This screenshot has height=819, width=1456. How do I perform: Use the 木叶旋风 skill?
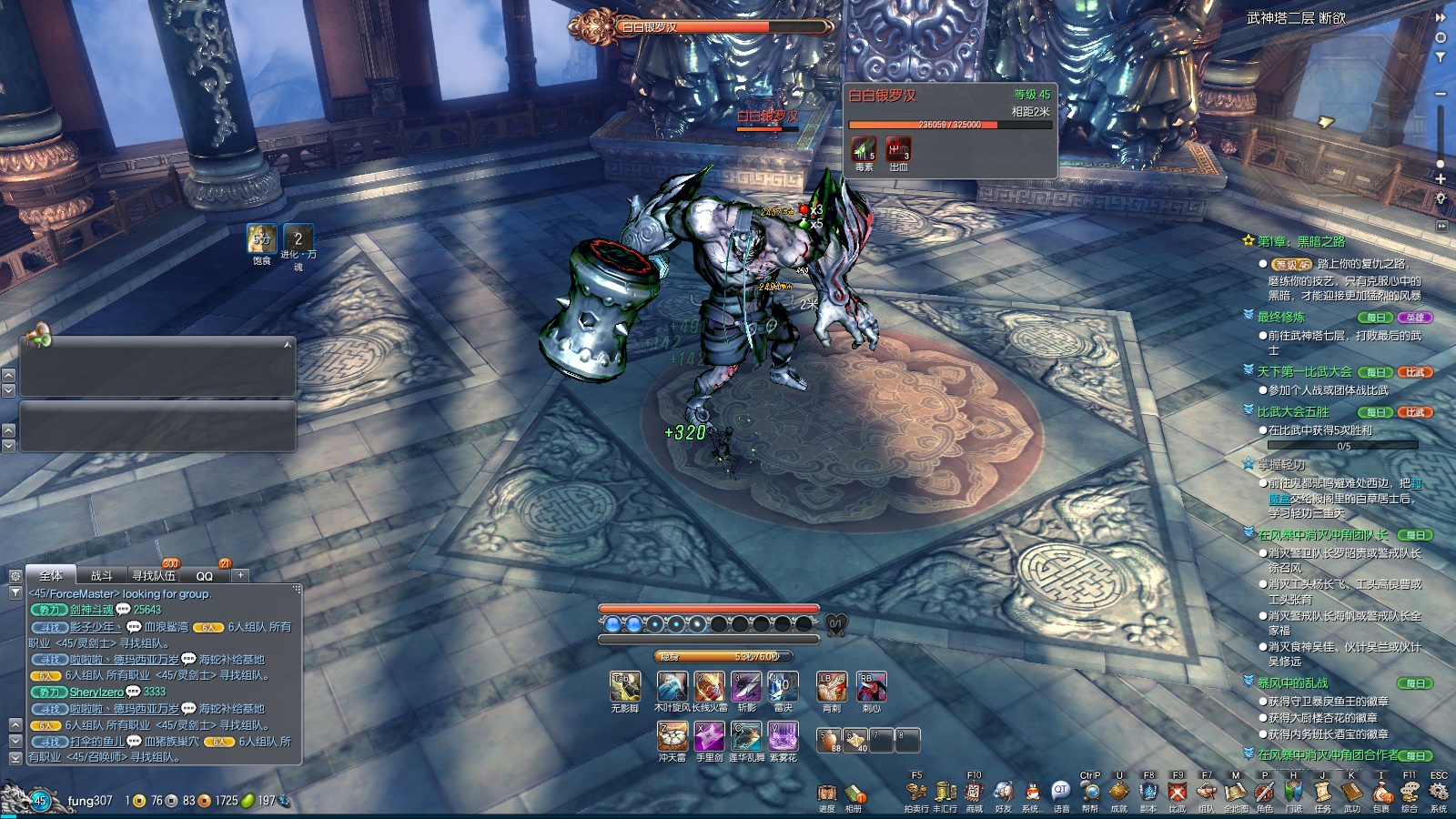672,687
